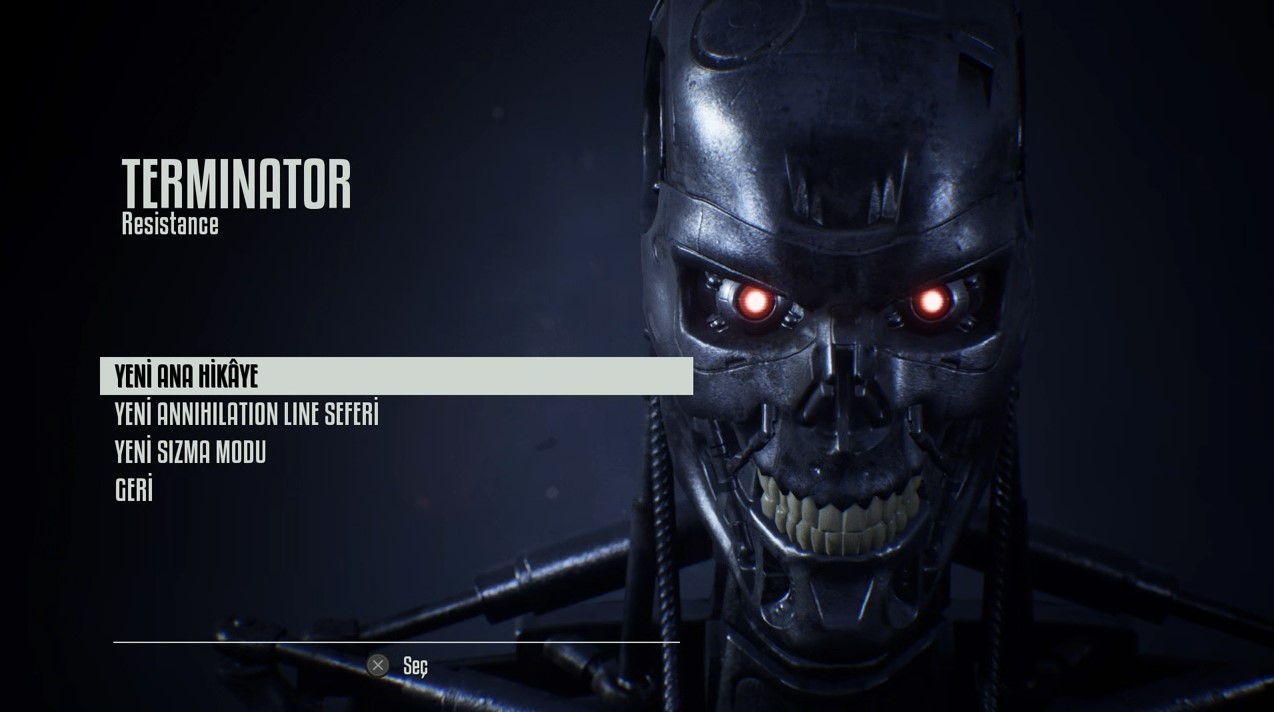This screenshot has height=712, width=1274.
Task: Go back with the Geri option
Action: pos(134,490)
